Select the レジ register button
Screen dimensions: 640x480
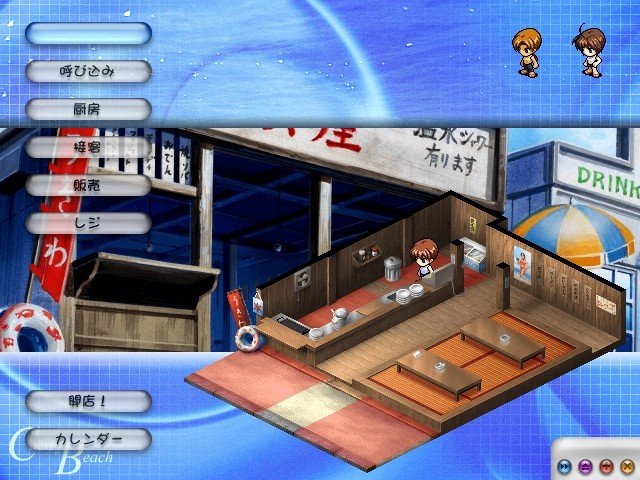[88, 223]
